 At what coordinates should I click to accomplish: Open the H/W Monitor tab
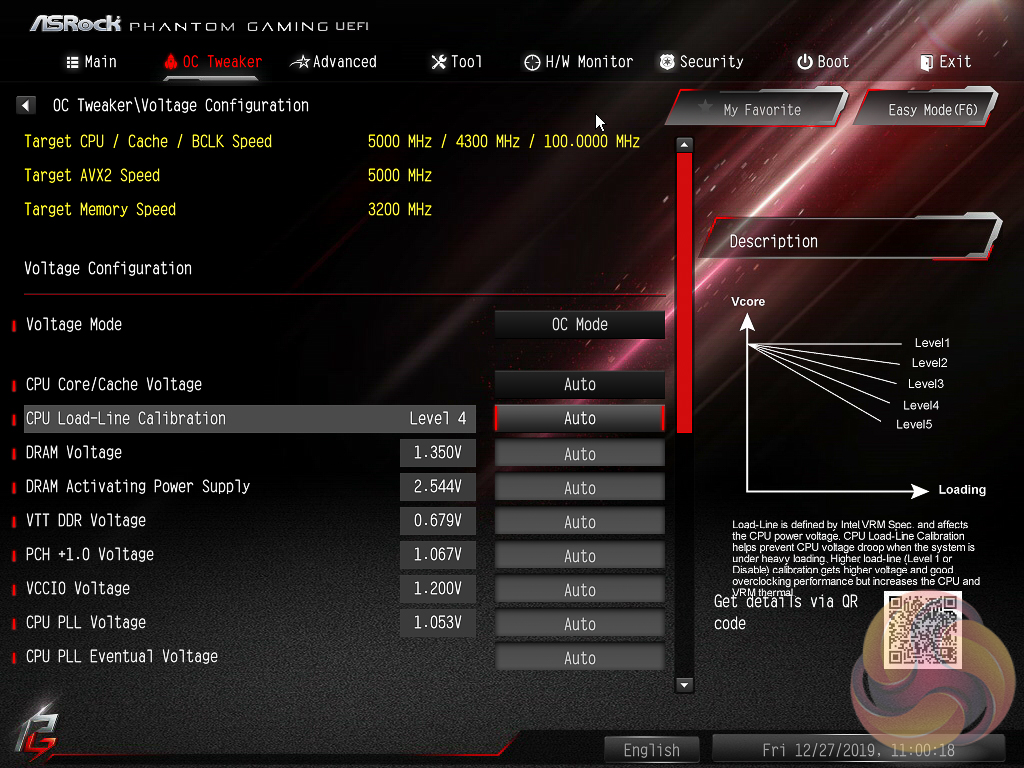pos(578,62)
